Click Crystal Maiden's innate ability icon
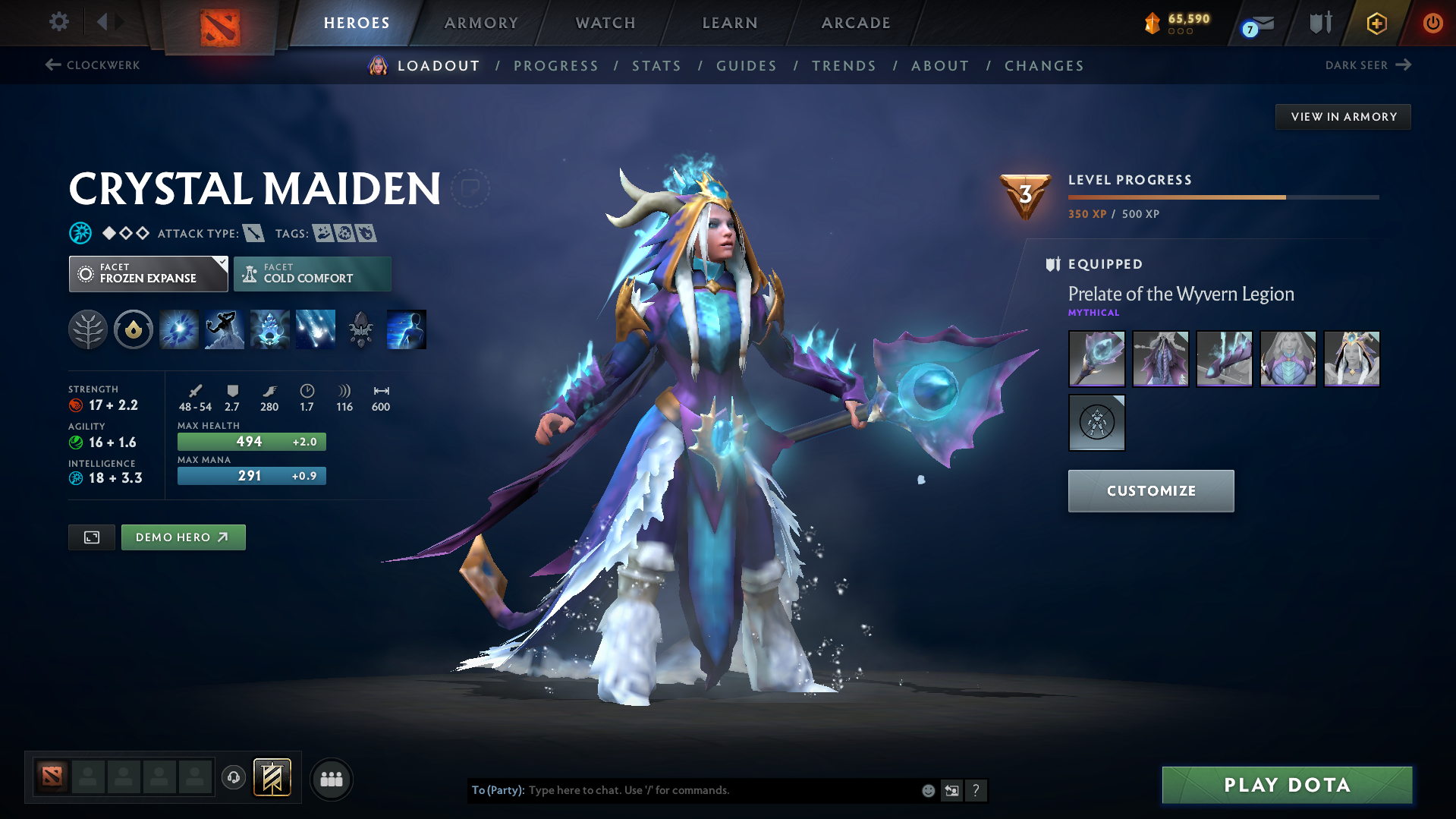Screen dimensions: 1456x819 [x=133, y=329]
